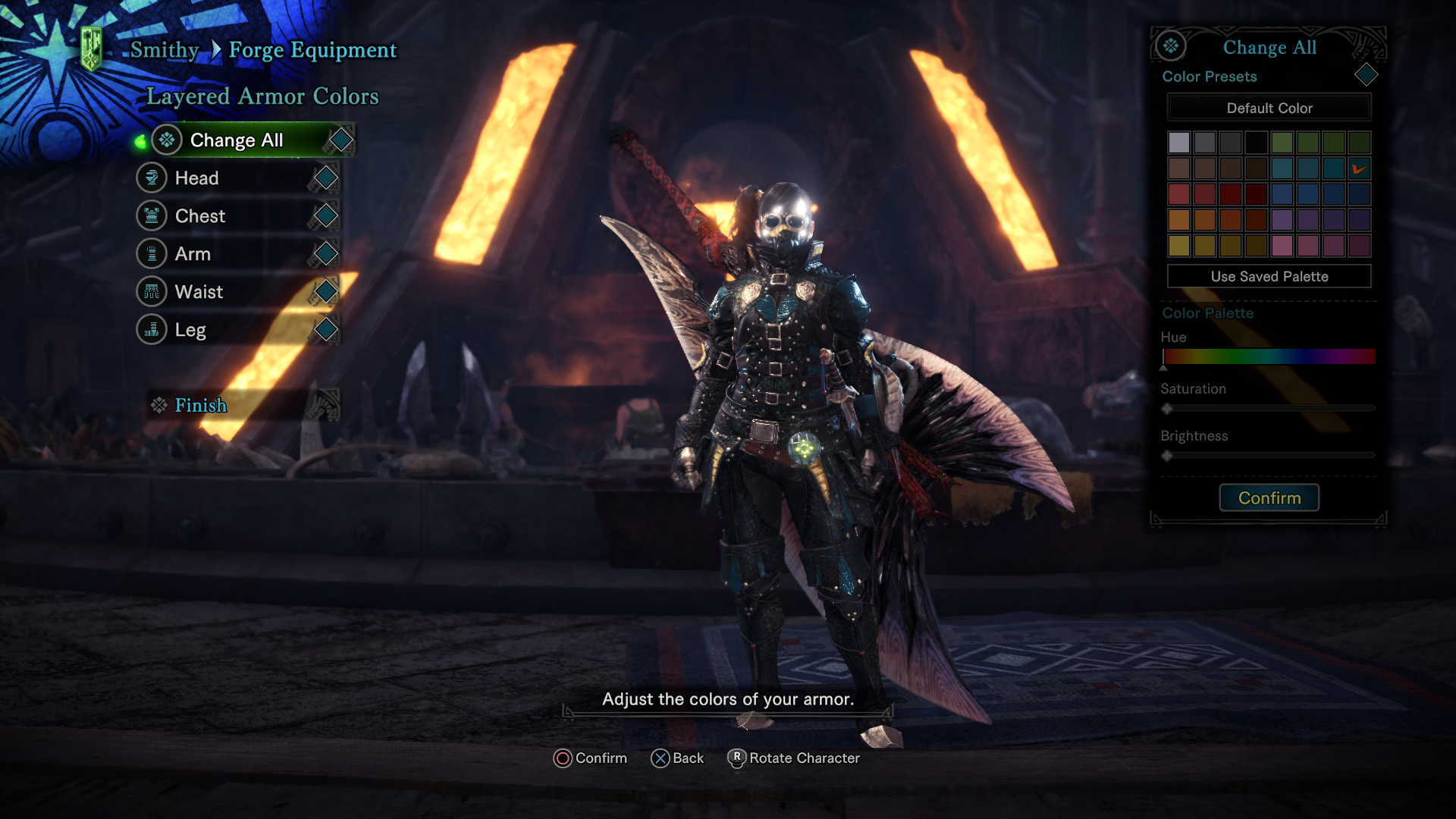The width and height of the screenshot is (1456, 819).
Task: Click the Change All crosshair icon
Action: (x=167, y=140)
